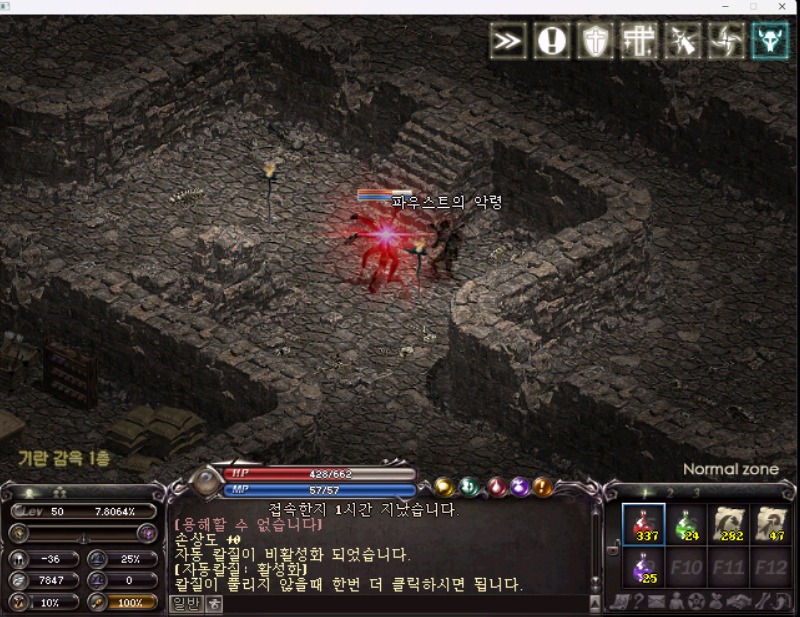This screenshot has height=617, width=800.
Task: Switch to hotbar page 2
Action: click(670, 492)
